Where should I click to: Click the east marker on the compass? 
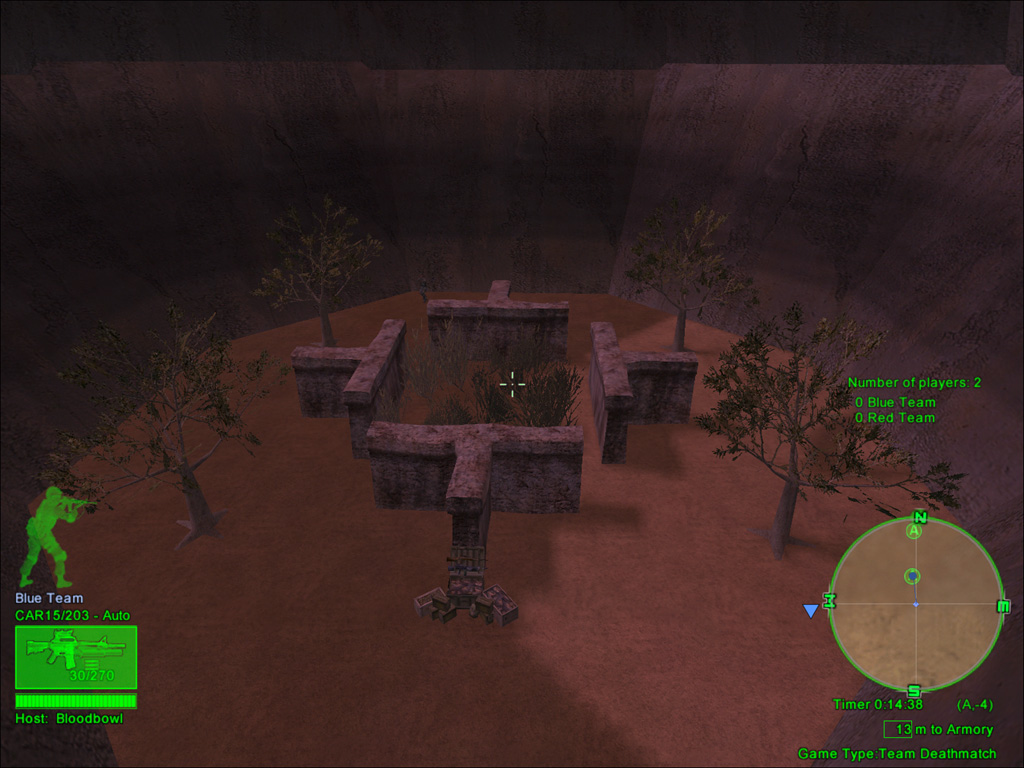tap(1003, 606)
